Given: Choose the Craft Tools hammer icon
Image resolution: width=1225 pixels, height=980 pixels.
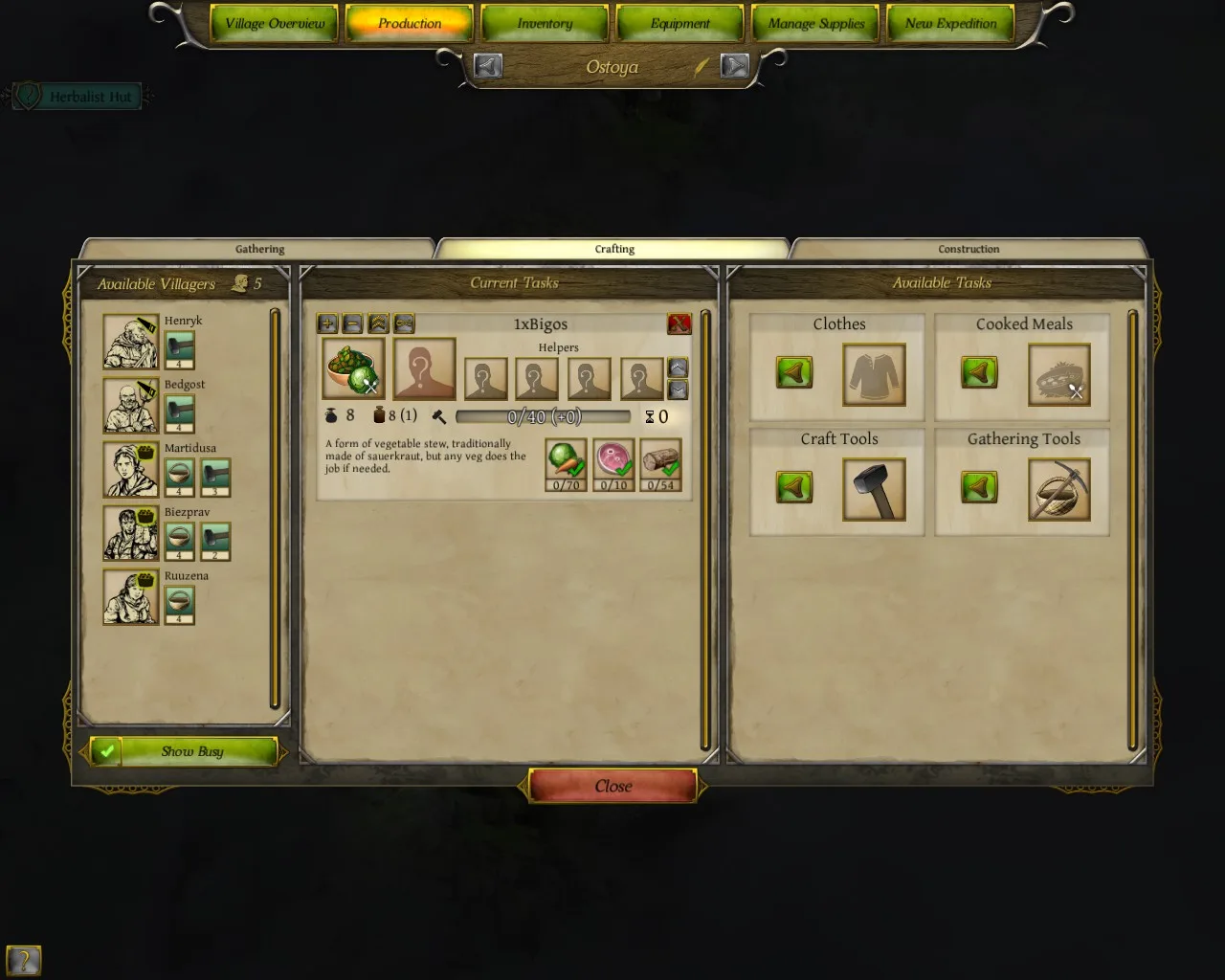Looking at the screenshot, I should tap(874, 489).
